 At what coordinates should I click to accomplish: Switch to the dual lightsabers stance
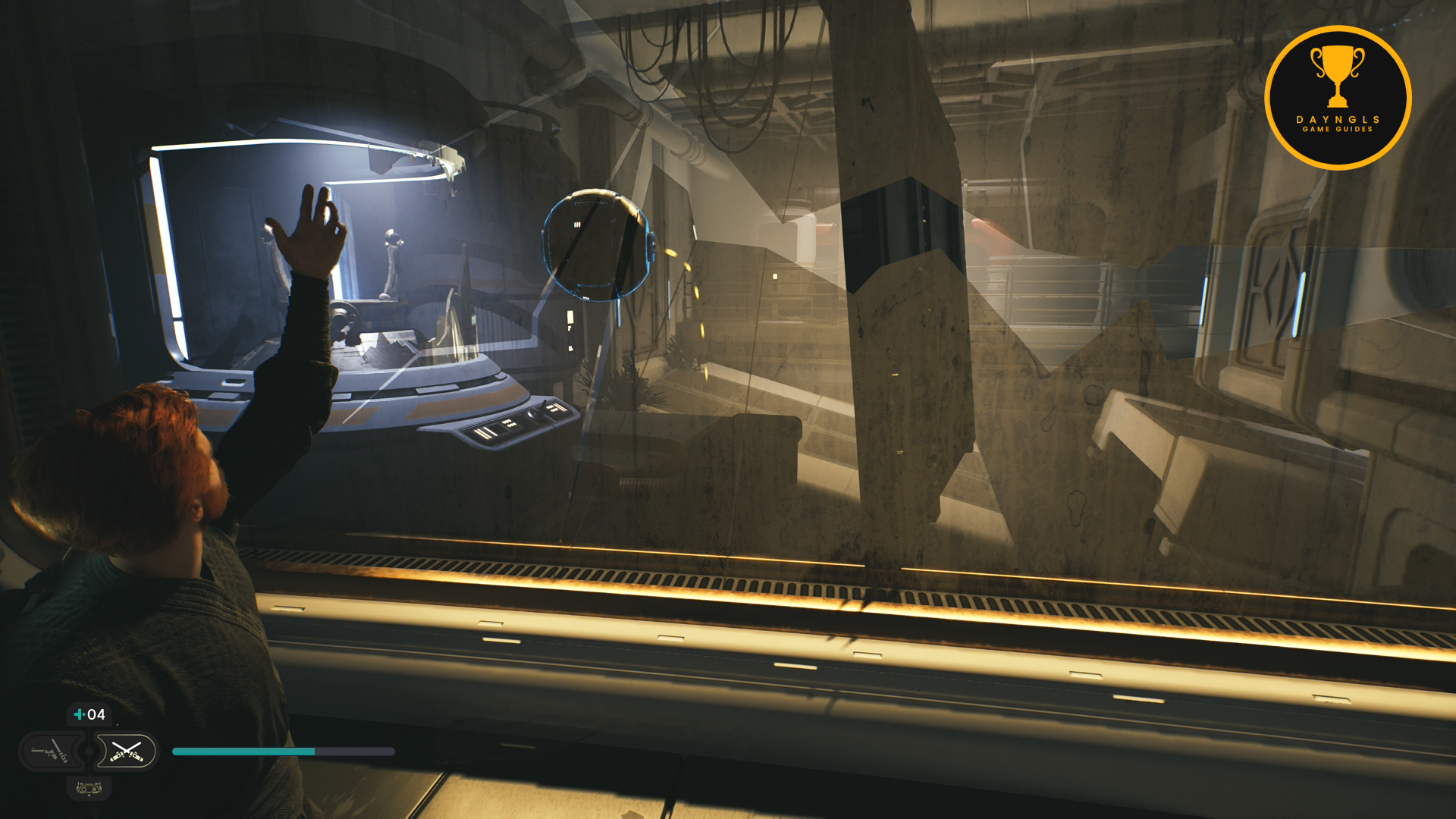click(x=126, y=752)
